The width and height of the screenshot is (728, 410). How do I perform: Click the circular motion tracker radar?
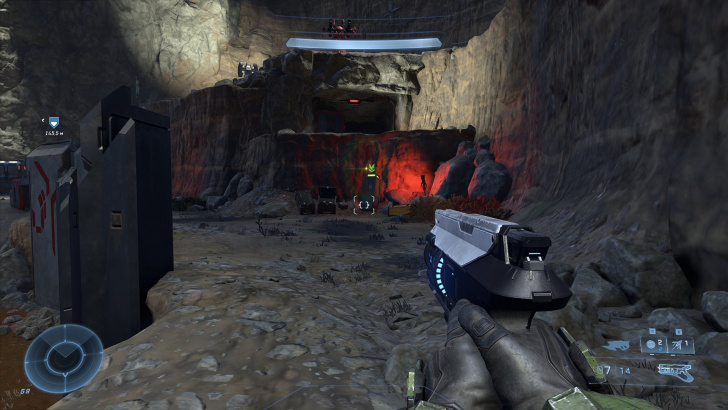point(64,358)
